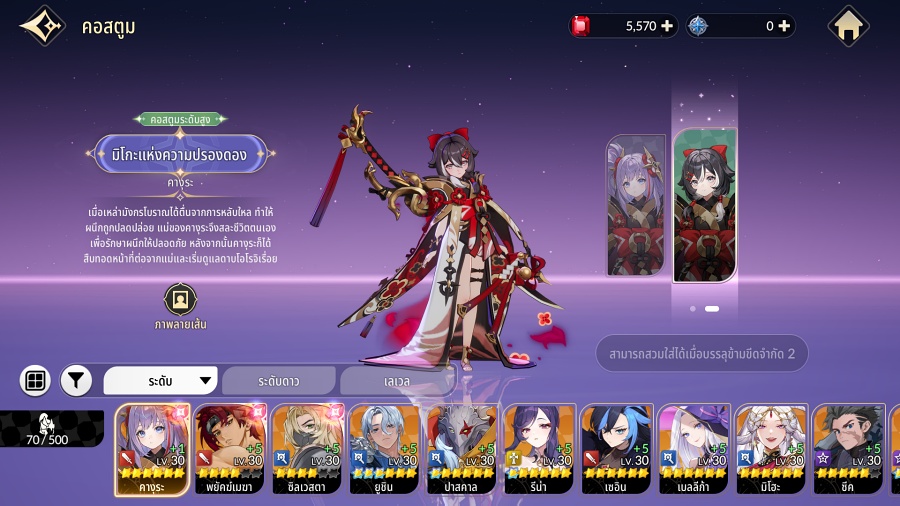900x506 pixels.
Task: Select the masked character ซิลเวสตา
Action: (x=307, y=449)
